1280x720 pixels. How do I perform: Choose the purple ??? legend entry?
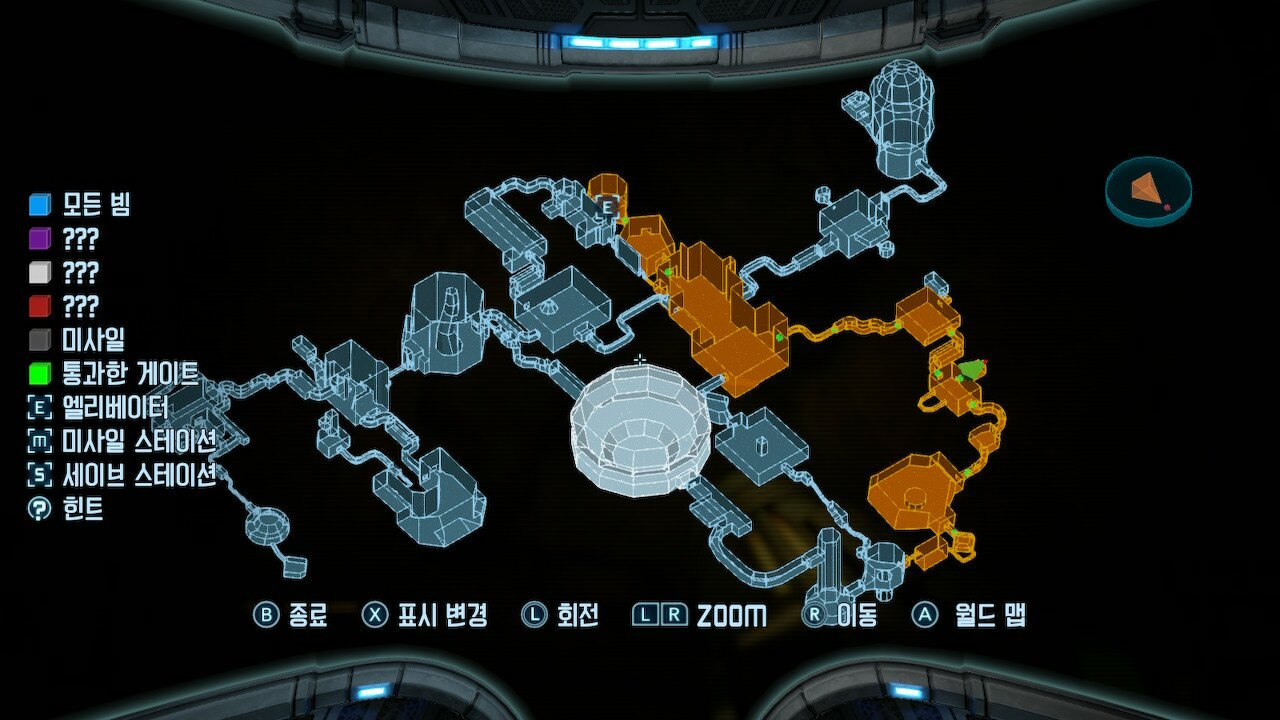[x=65, y=239]
